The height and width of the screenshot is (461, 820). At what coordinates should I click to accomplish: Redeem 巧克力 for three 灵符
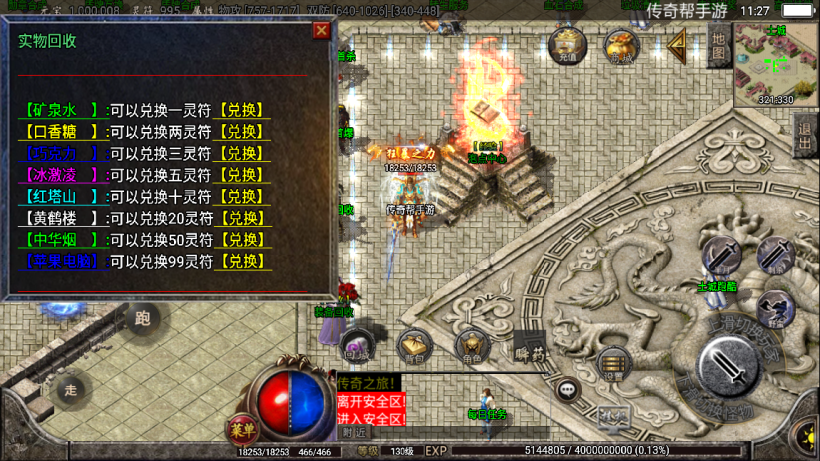(241, 154)
